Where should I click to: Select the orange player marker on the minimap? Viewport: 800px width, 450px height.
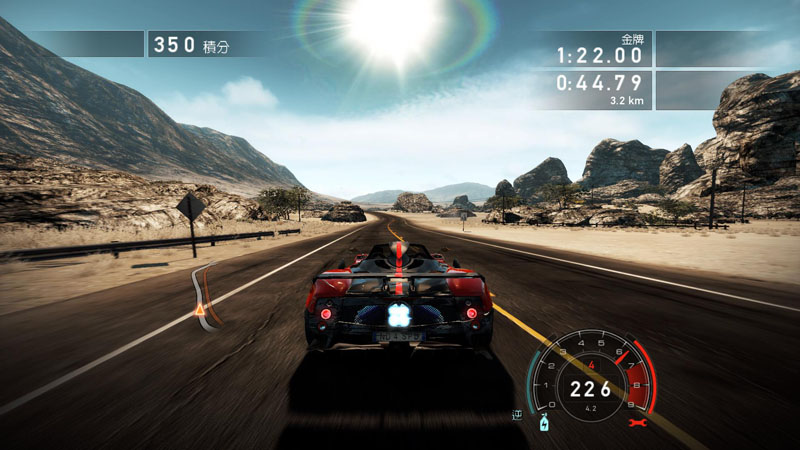[x=200, y=312]
